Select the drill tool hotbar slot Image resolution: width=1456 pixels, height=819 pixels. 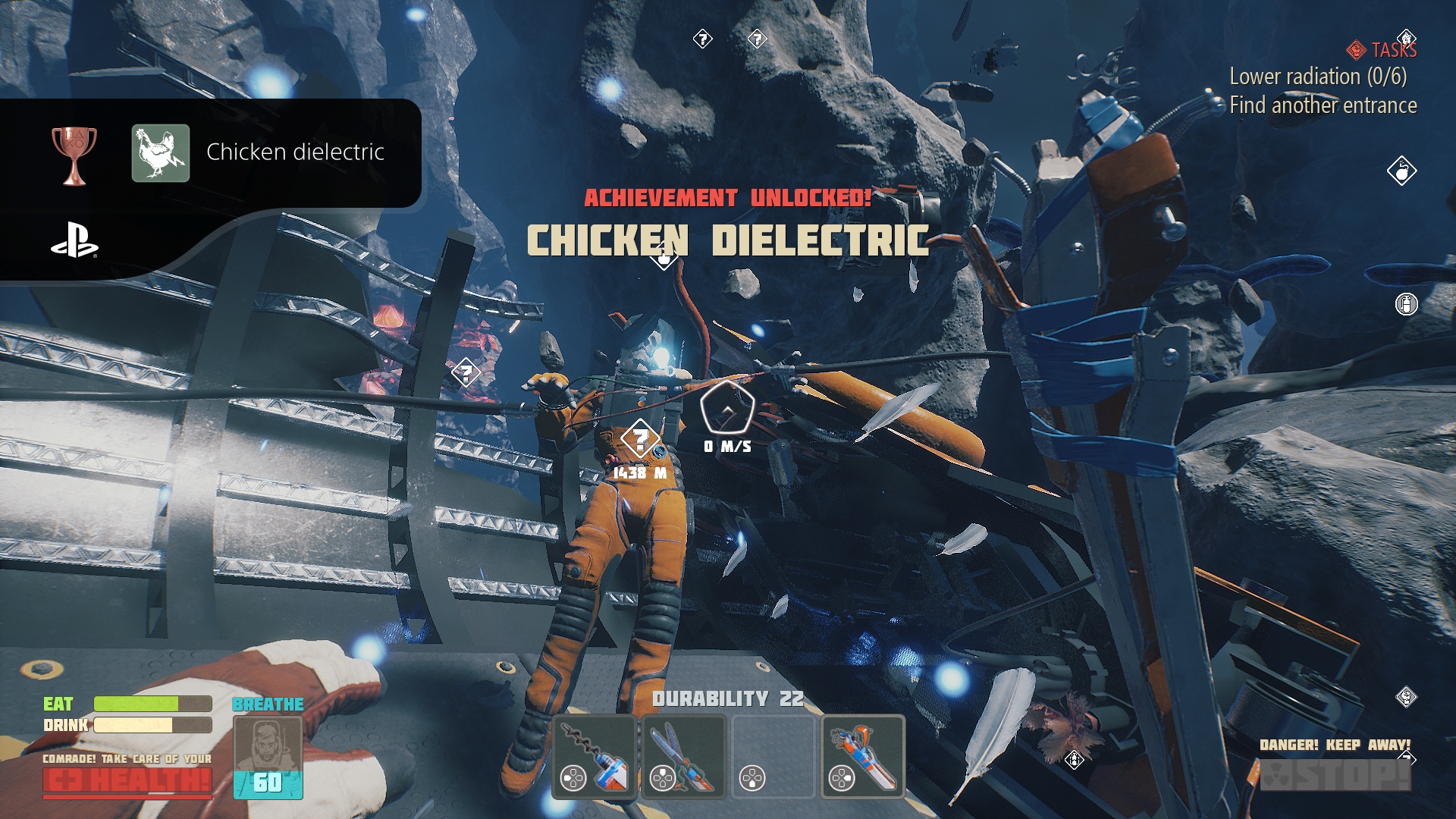(595, 757)
